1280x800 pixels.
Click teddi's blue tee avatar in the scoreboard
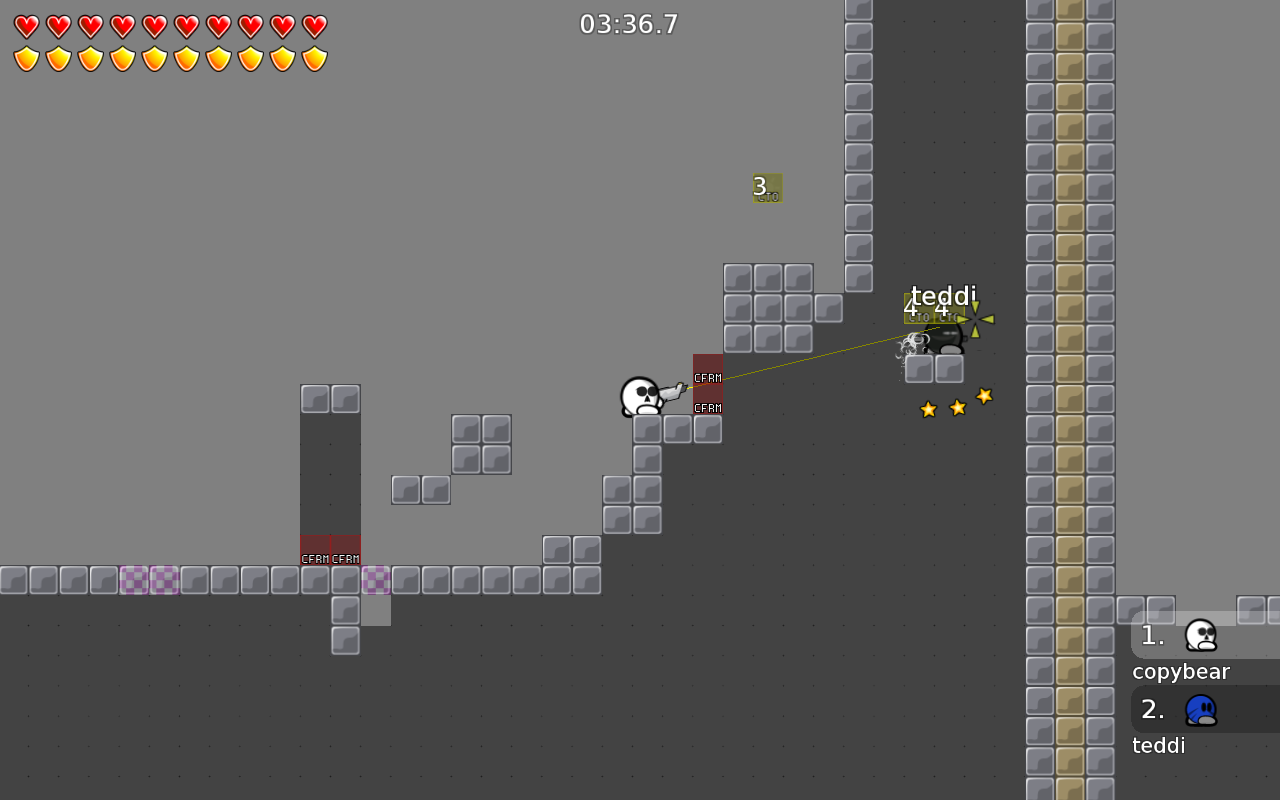click(x=1200, y=709)
